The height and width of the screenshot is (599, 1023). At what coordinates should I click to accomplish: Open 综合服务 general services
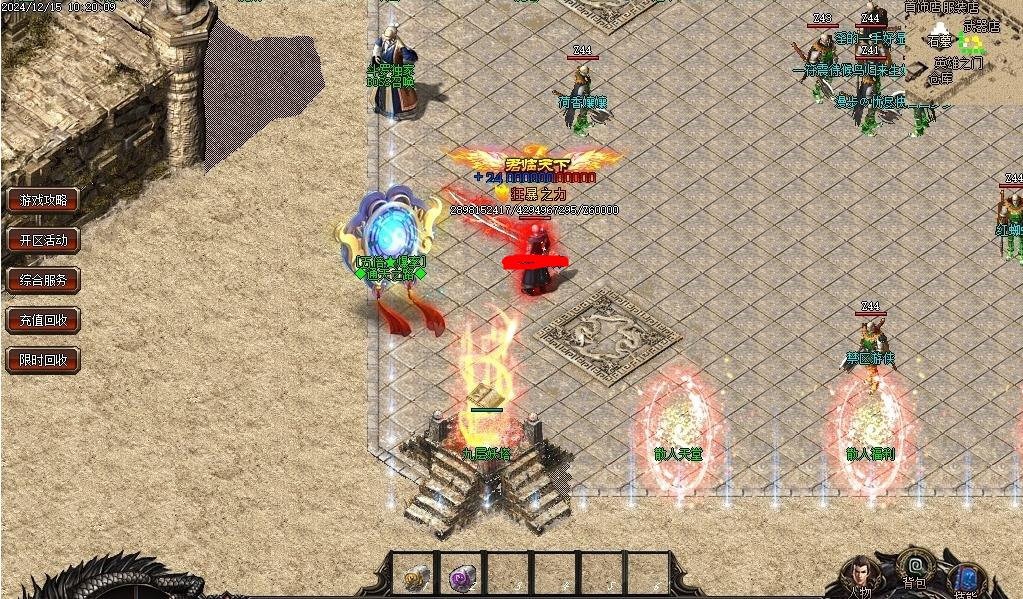[43, 280]
